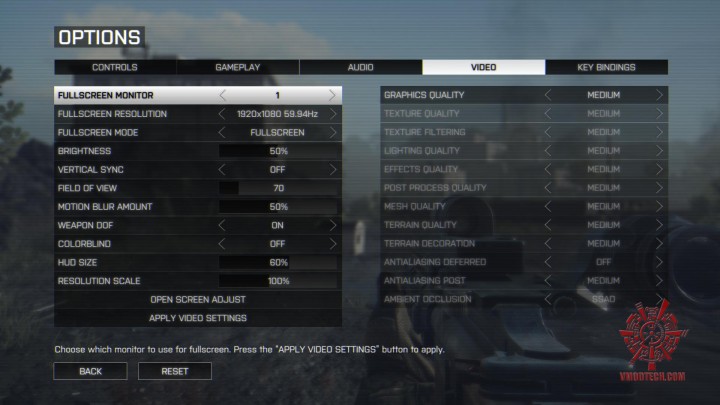Choose next Fullscreen Resolution with right arrow
This screenshot has width=720, height=405.
333,114
